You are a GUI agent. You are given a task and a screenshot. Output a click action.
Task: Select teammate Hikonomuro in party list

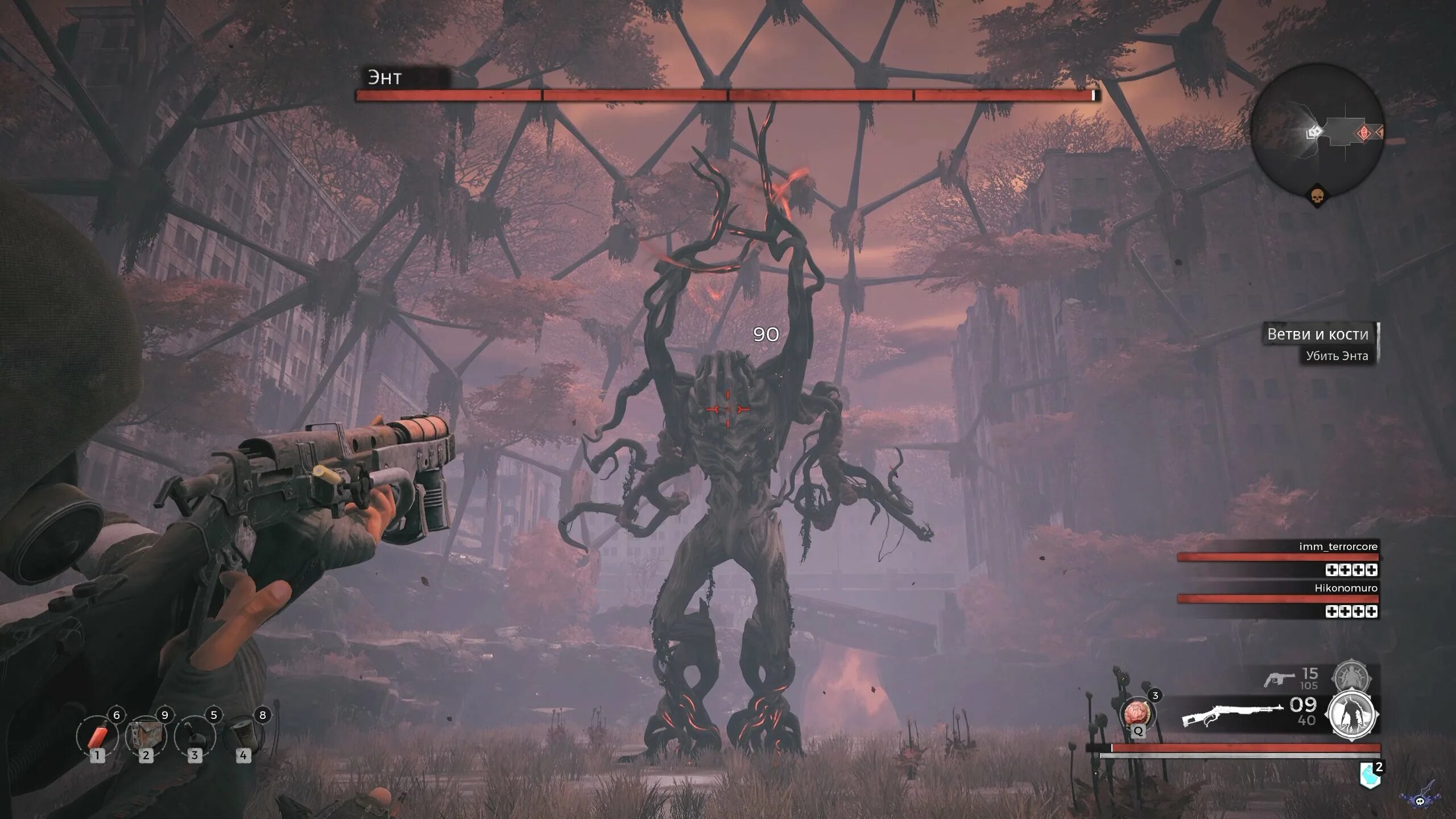[1346, 588]
